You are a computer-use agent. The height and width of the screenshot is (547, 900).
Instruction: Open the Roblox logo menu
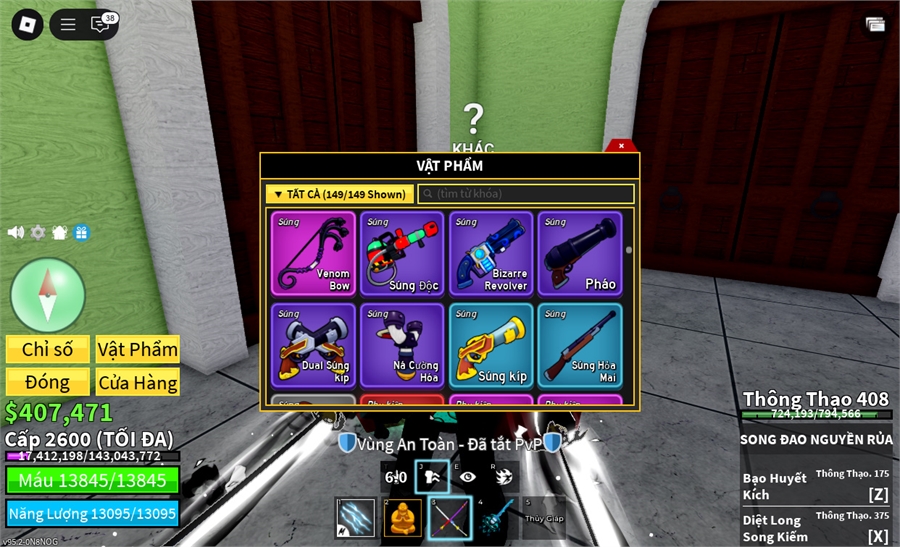(27, 25)
